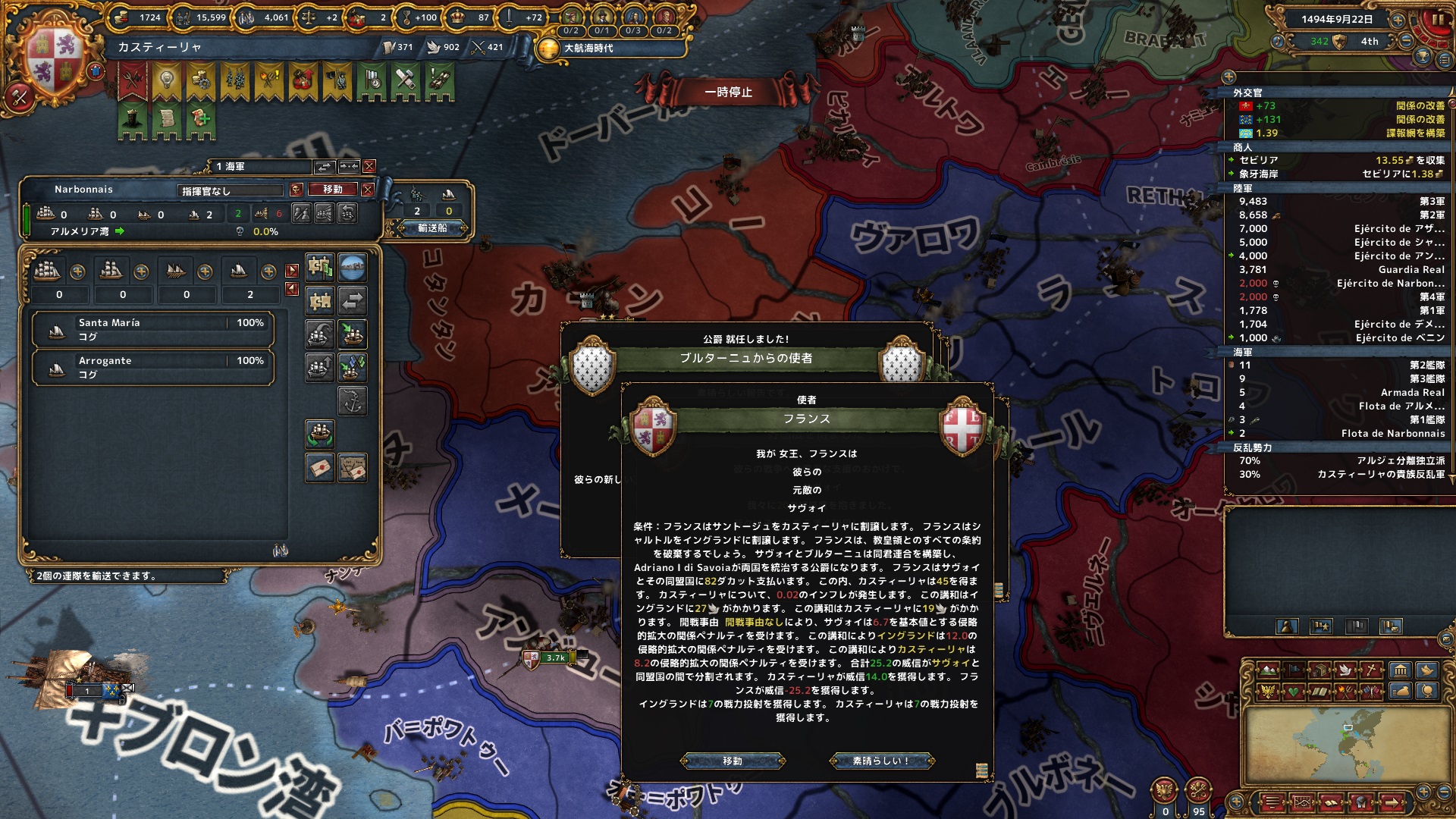Open the 大航海時代 age screen
The width and height of the screenshot is (1456, 819).
point(588,48)
